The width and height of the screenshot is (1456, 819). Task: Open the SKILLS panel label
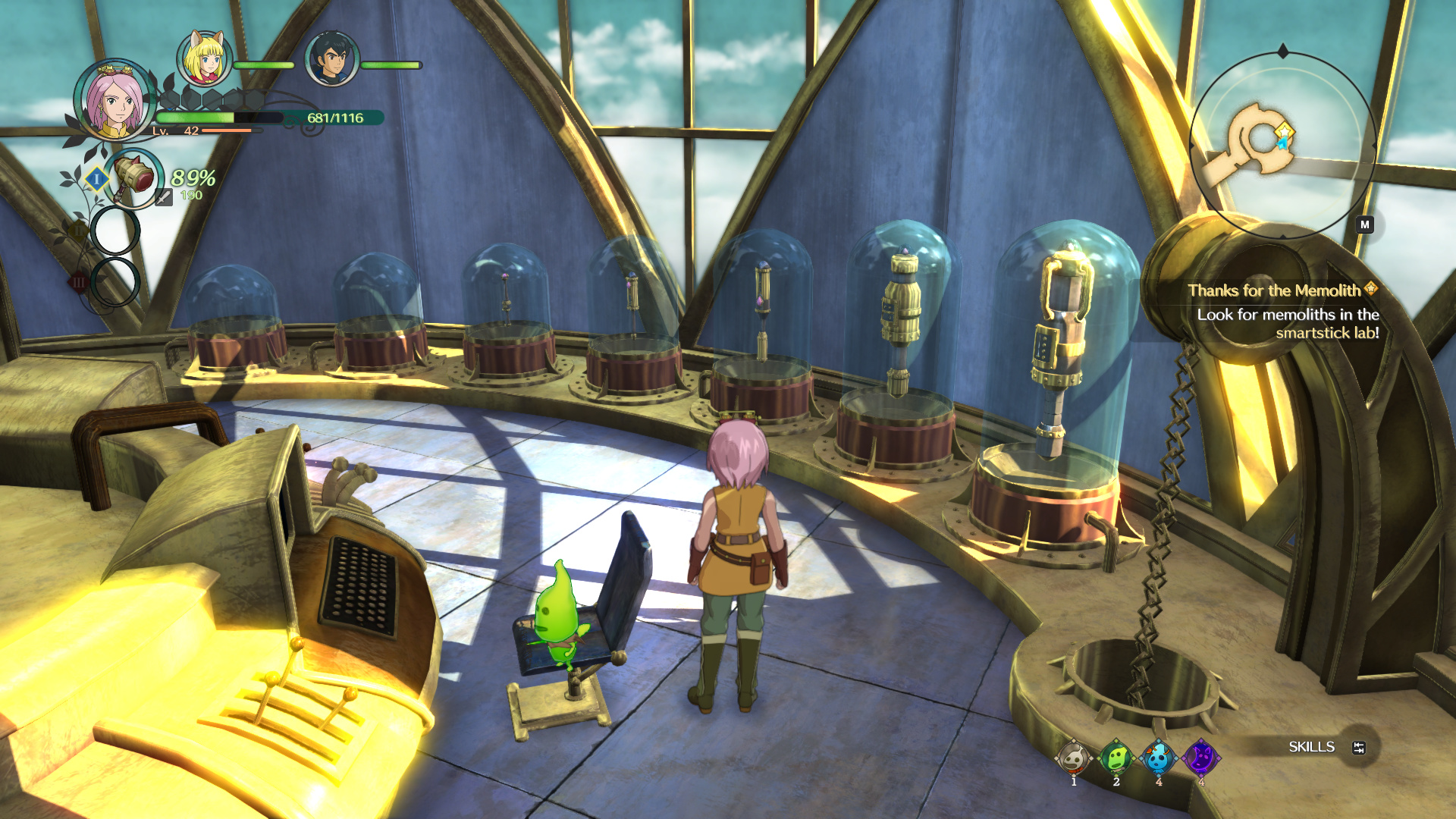pos(1311,747)
